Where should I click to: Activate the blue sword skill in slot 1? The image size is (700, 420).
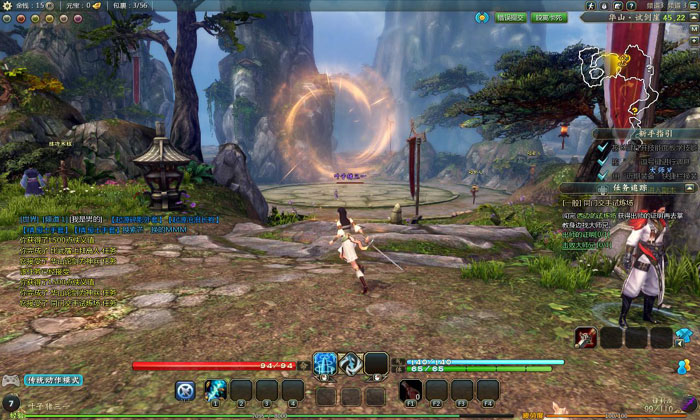(215, 389)
